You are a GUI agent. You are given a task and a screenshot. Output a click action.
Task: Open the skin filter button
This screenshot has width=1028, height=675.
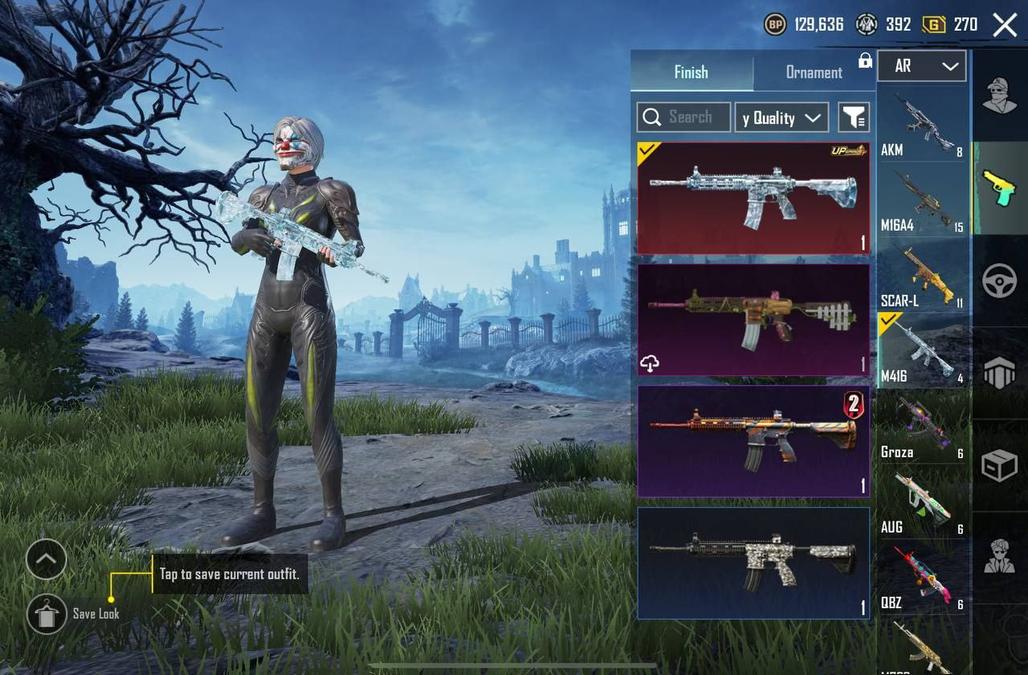(853, 117)
